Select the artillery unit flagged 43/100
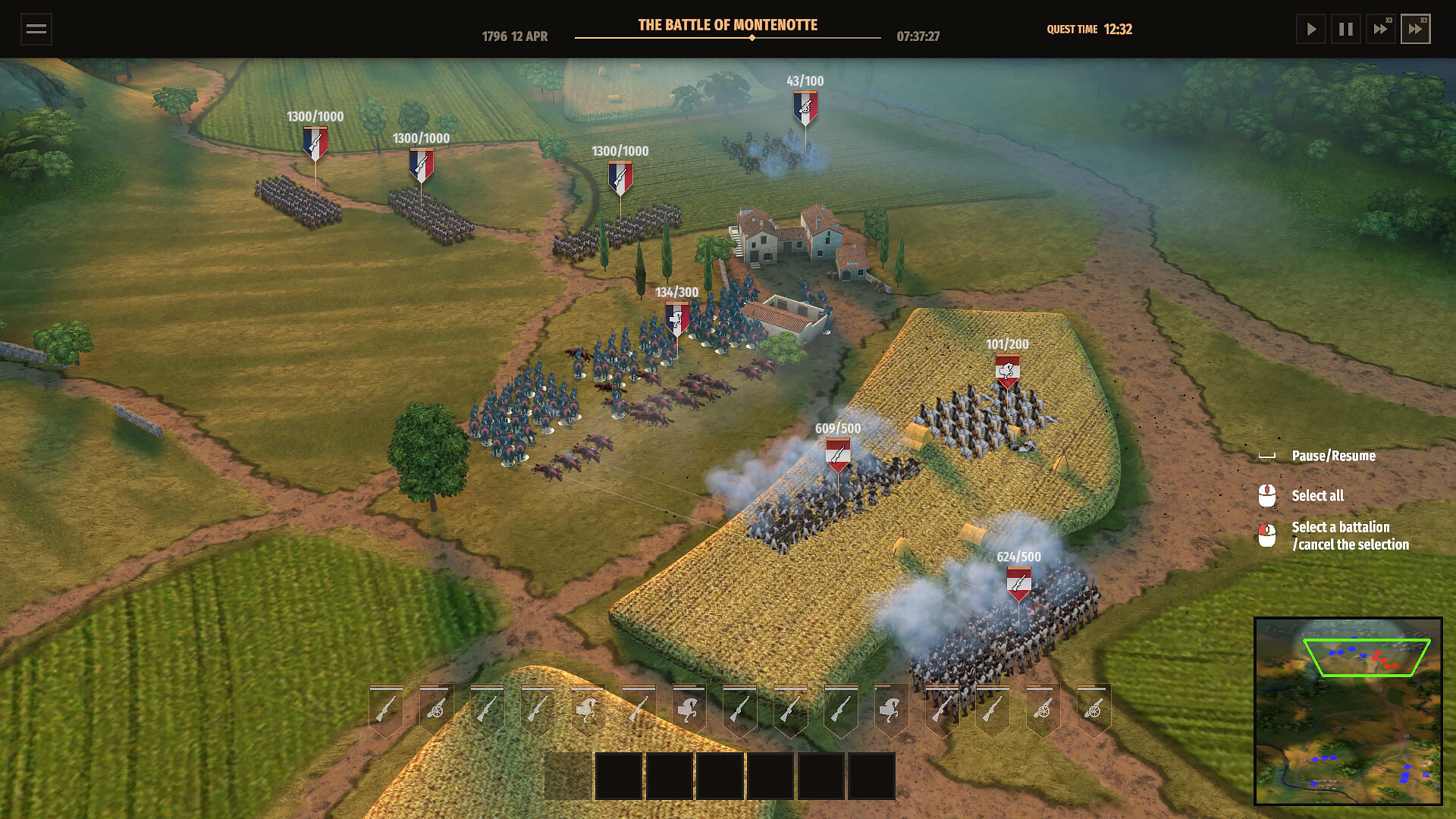The image size is (1456, 819). click(805, 108)
